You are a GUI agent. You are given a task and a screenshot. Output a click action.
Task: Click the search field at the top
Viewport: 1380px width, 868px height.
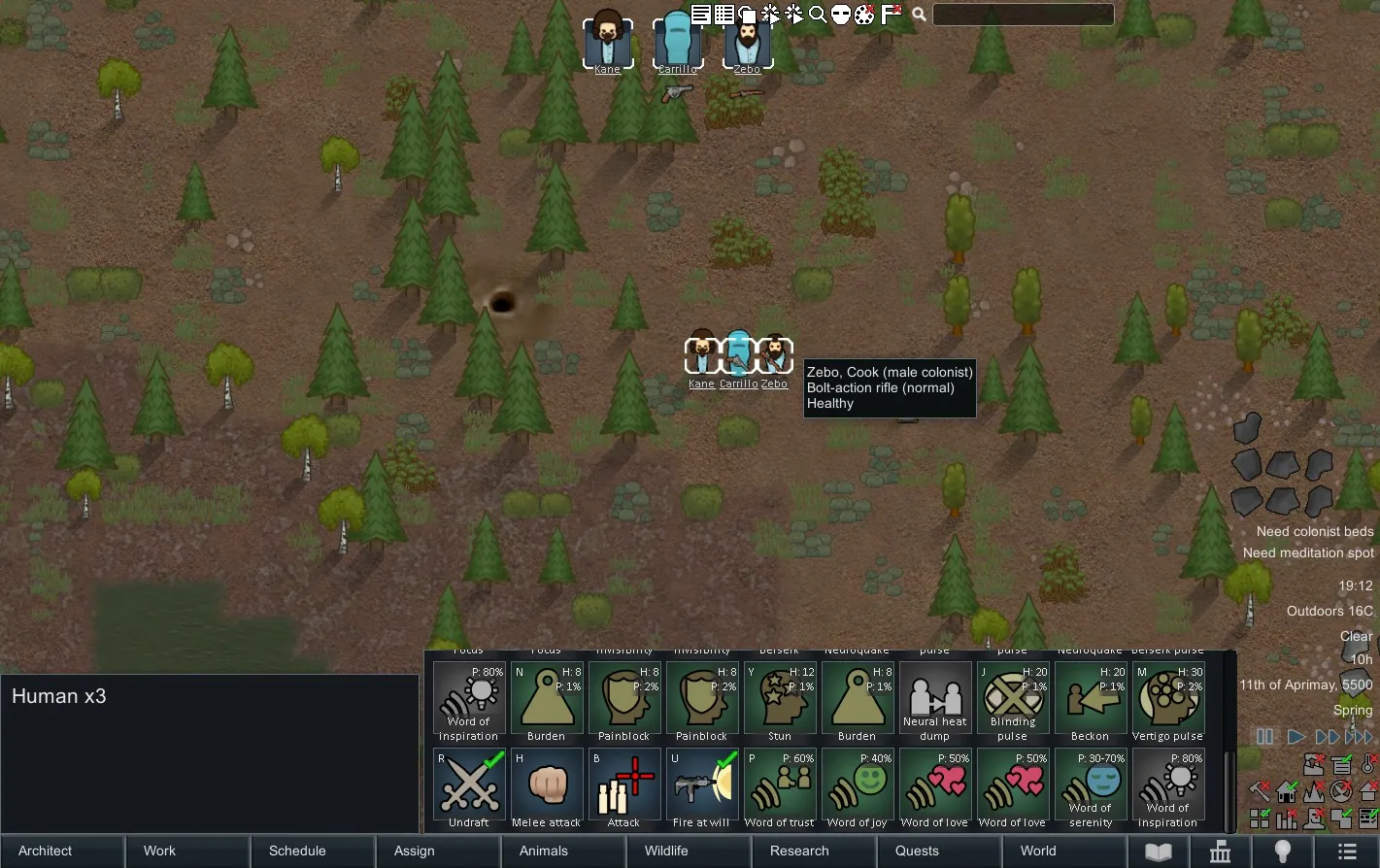(x=1023, y=15)
